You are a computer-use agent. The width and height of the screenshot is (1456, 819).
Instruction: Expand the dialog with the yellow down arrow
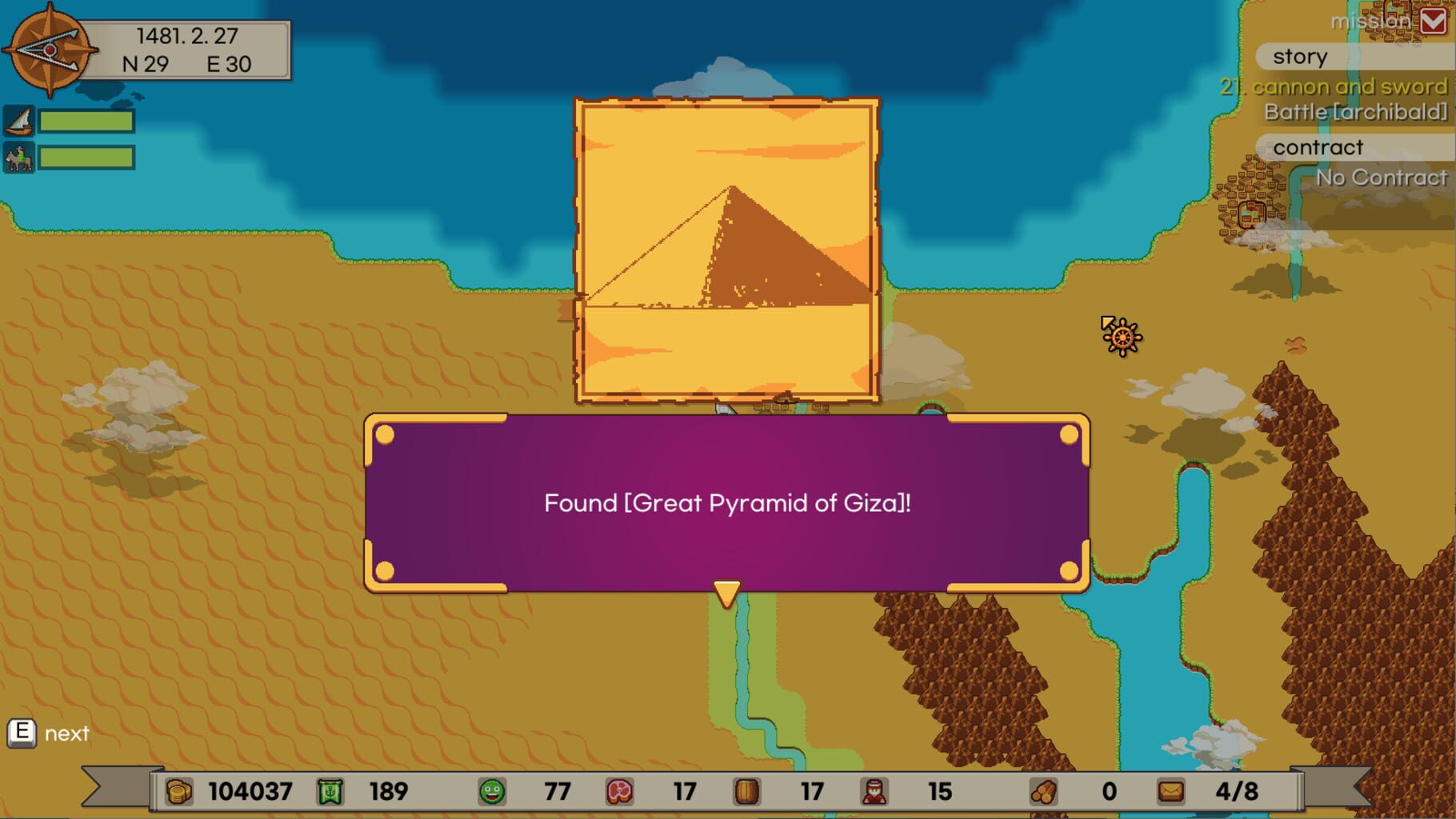[x=726, y=593]
